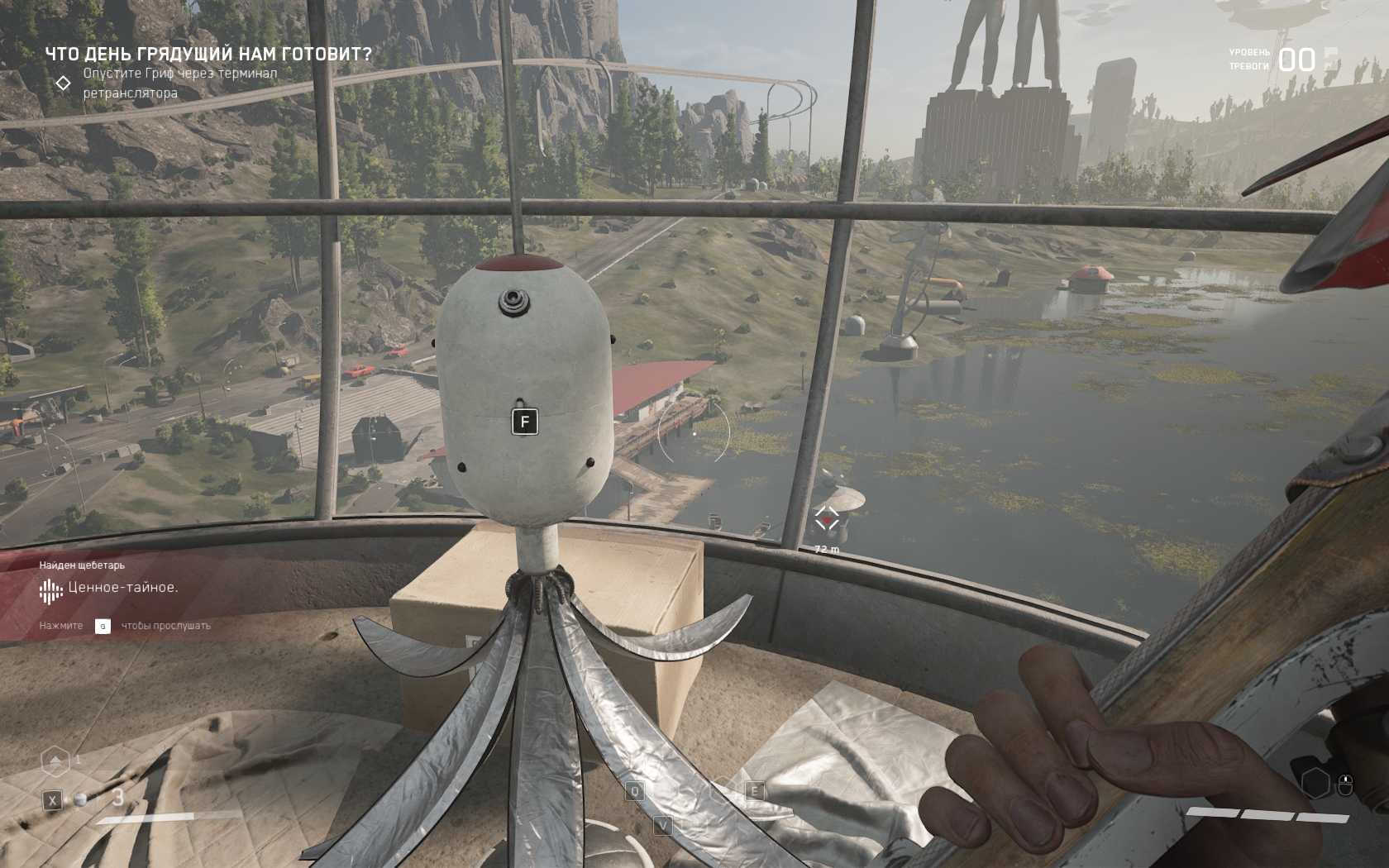Select the hexagon item icon at the lower left
1389x868 pixels.
click(x=55, y=761)
